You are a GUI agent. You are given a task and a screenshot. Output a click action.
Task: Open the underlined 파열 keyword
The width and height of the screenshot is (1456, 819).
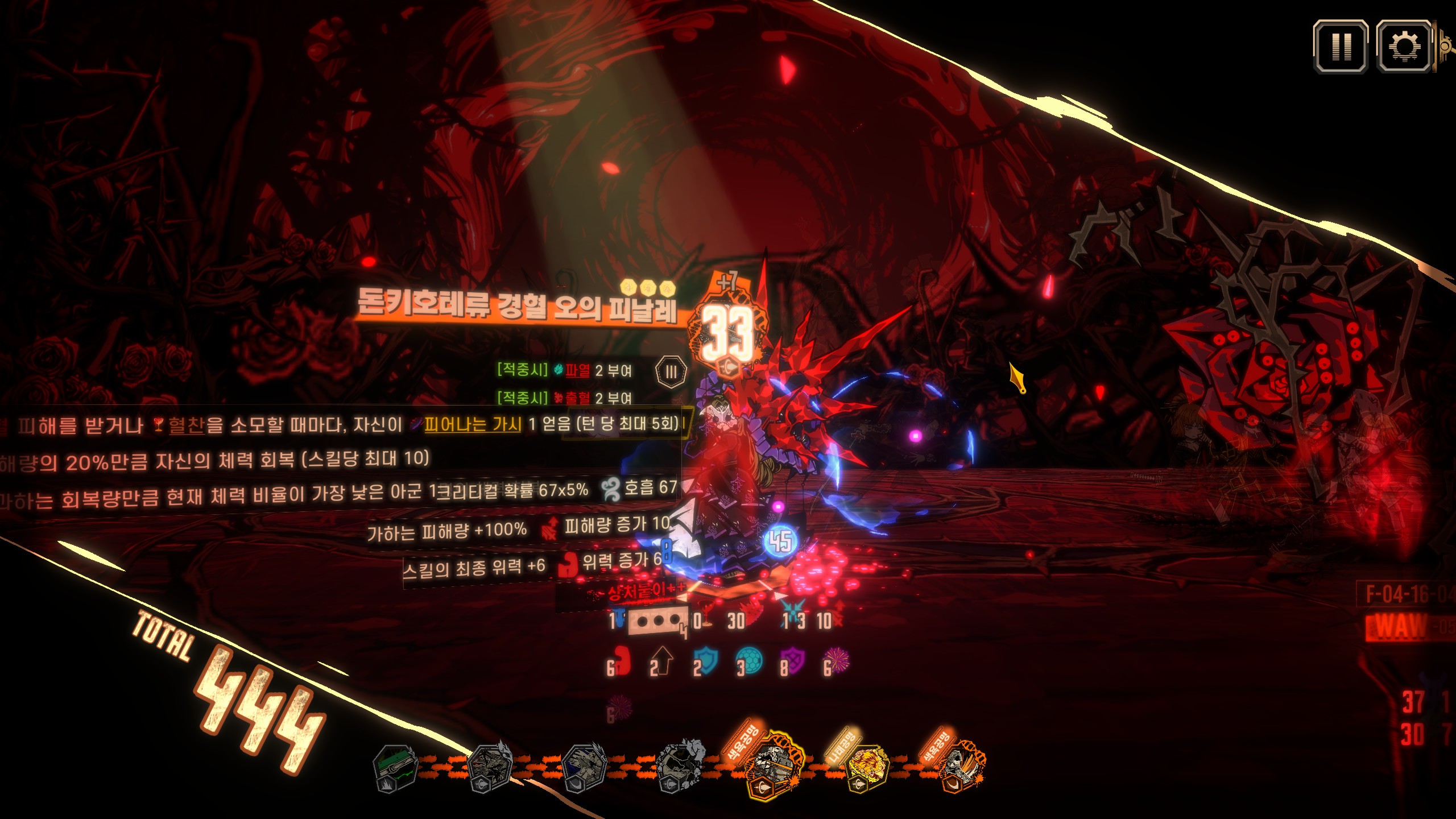[578, 371]
